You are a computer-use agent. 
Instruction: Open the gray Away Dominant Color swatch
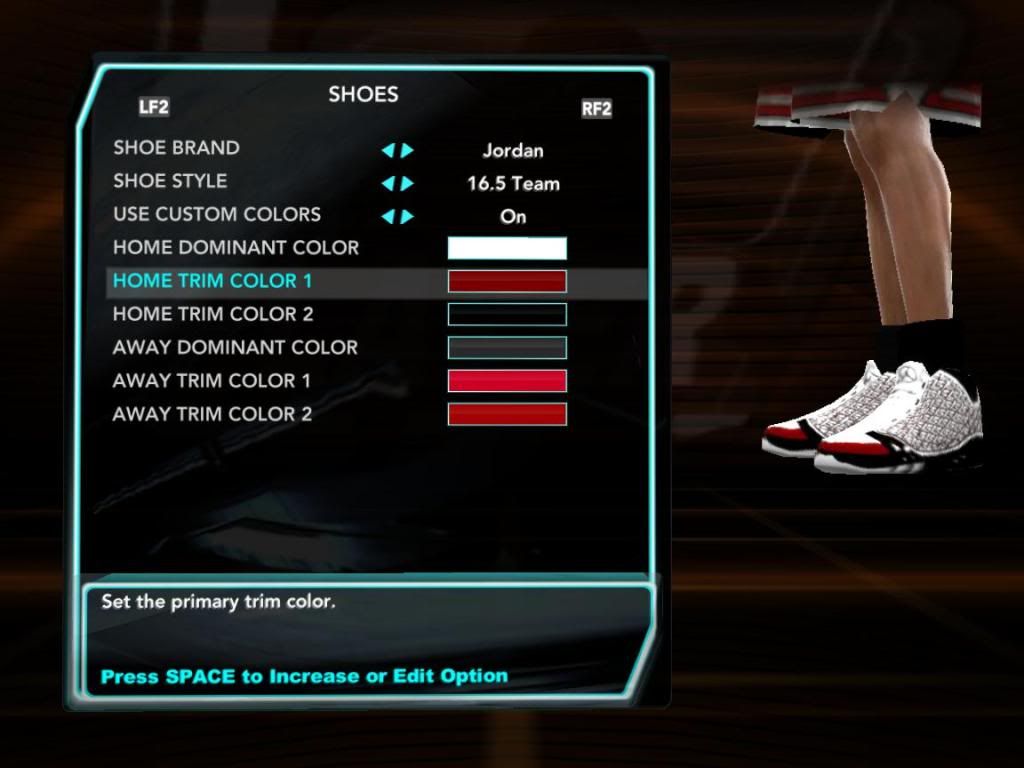tap(507, 347)
